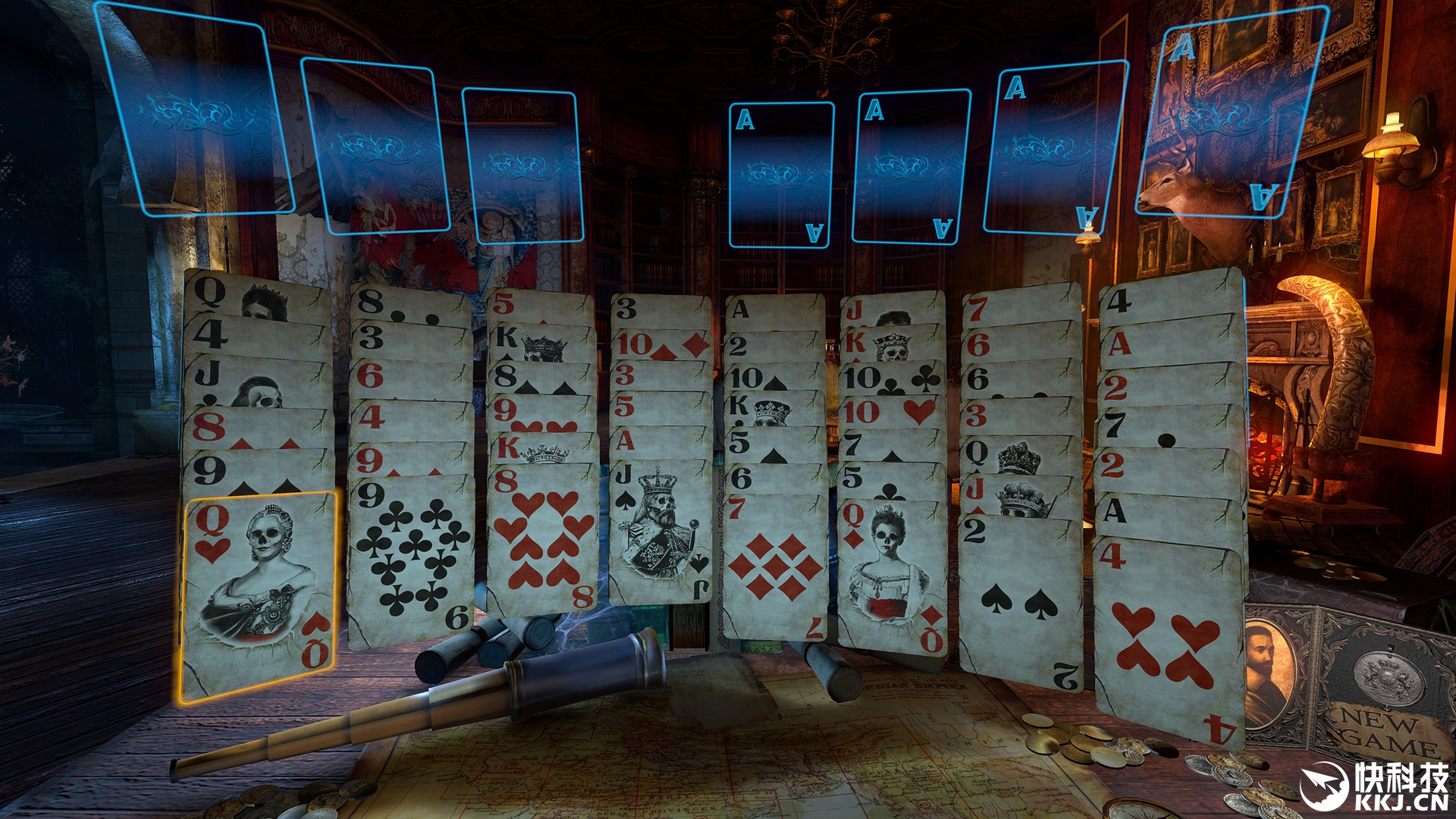1456x819 pixels.
Task: Choose the Jack of Spades card
Action: 660,531
